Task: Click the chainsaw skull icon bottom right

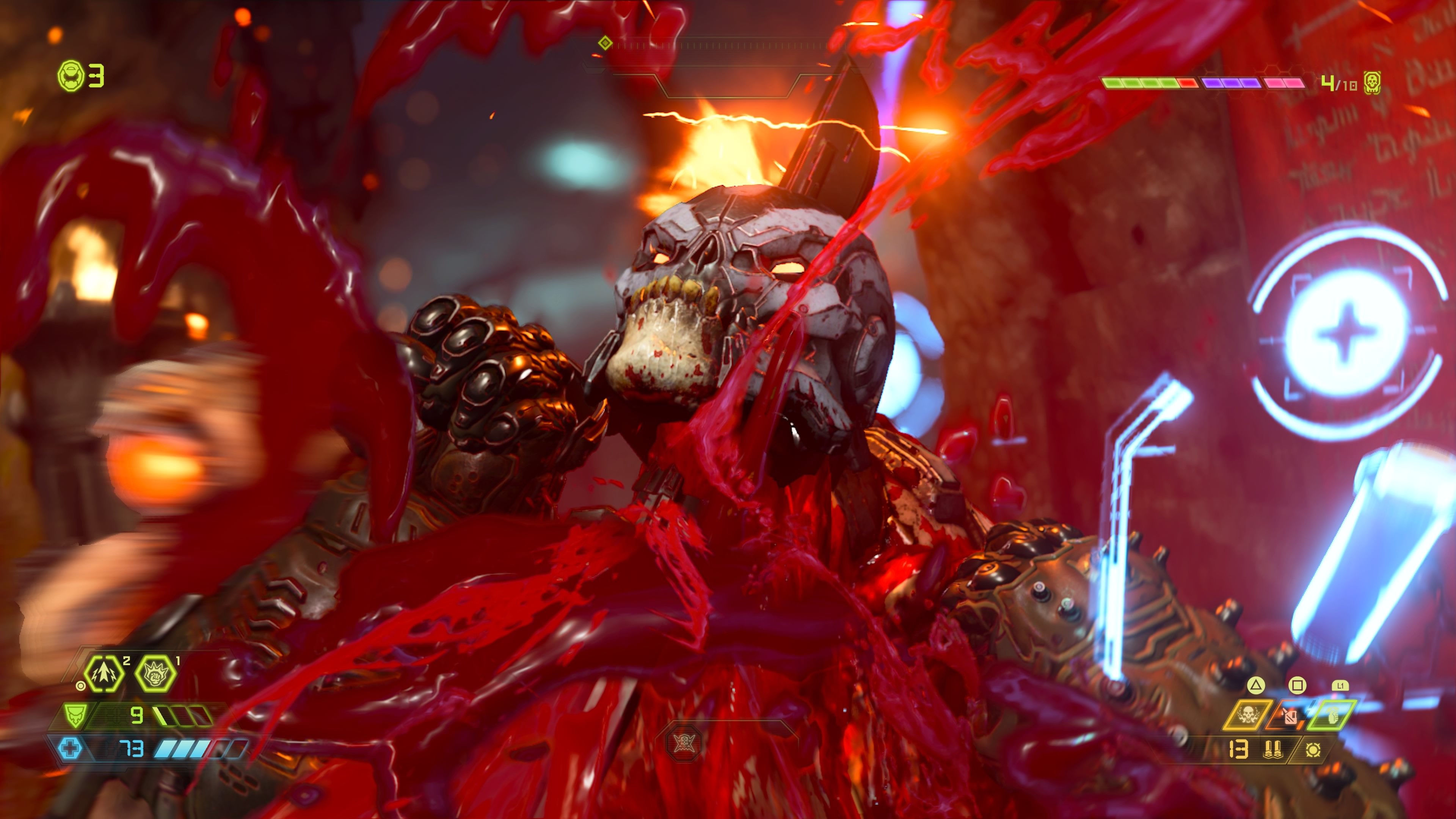Action: [1249, 714]
